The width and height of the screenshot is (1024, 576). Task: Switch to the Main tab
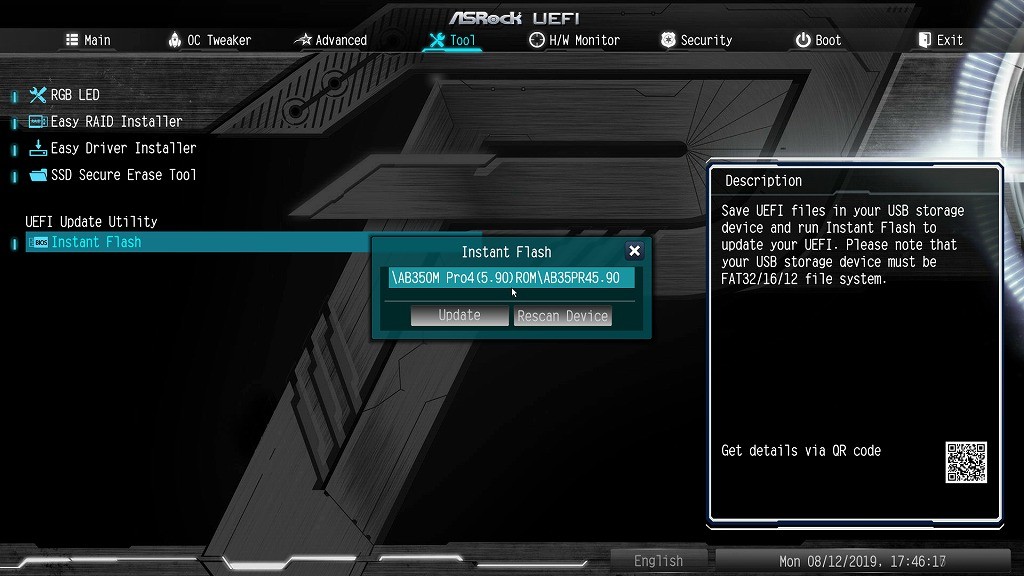(x=88, y=40)
